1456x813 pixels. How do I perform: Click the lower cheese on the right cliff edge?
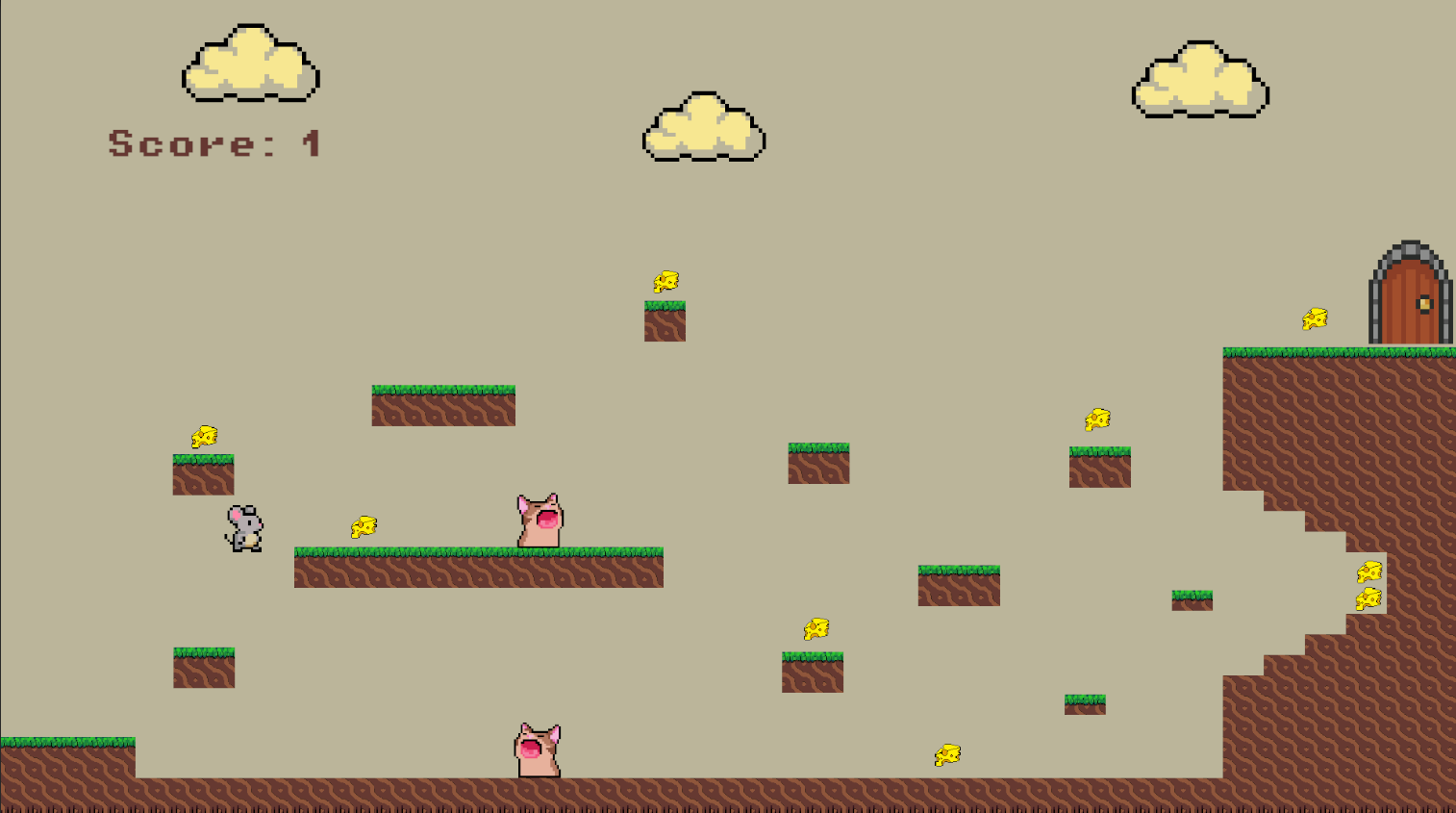(x=1369, y=597)
